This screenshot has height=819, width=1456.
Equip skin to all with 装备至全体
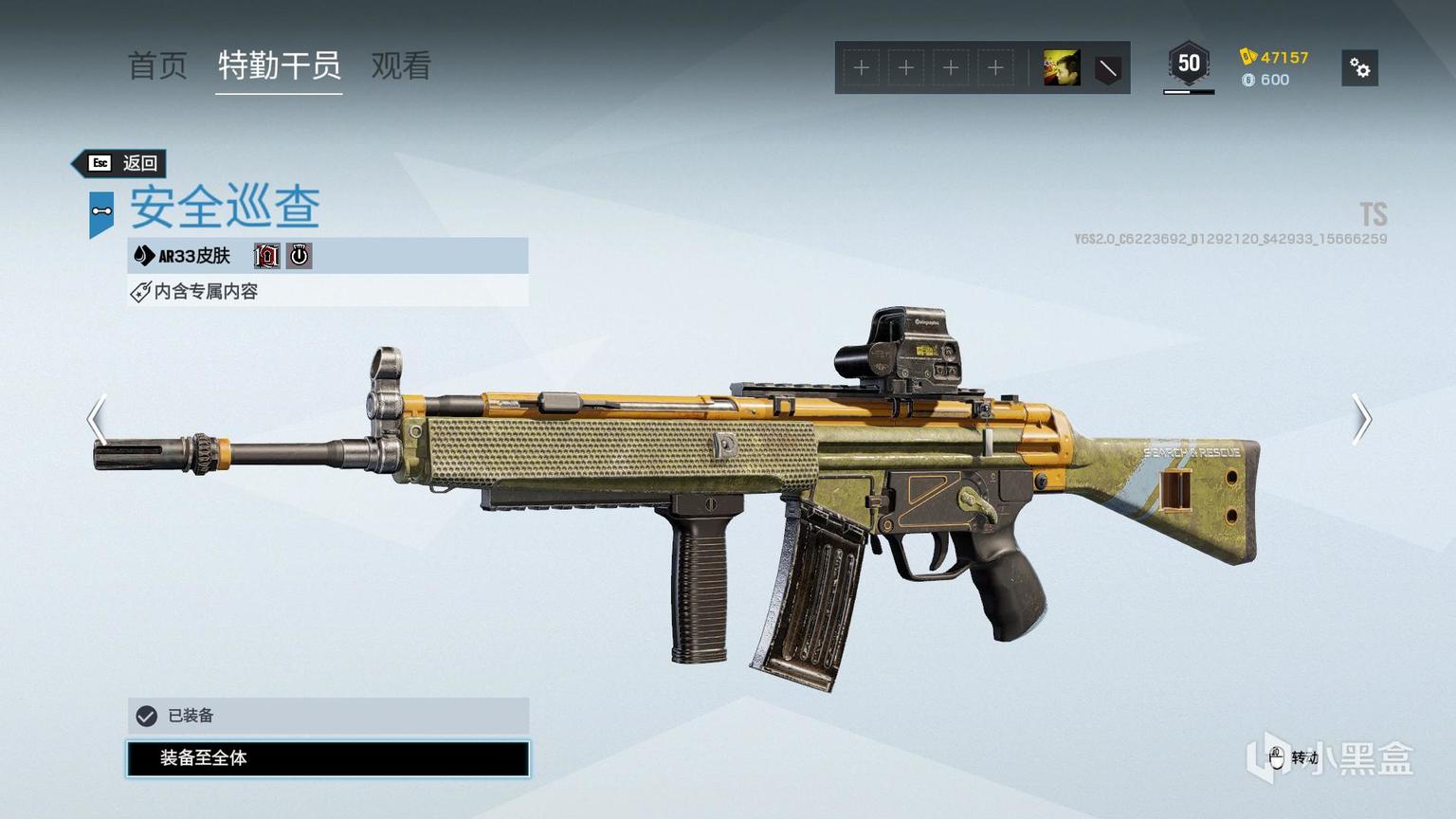click(x=328, y=758)
